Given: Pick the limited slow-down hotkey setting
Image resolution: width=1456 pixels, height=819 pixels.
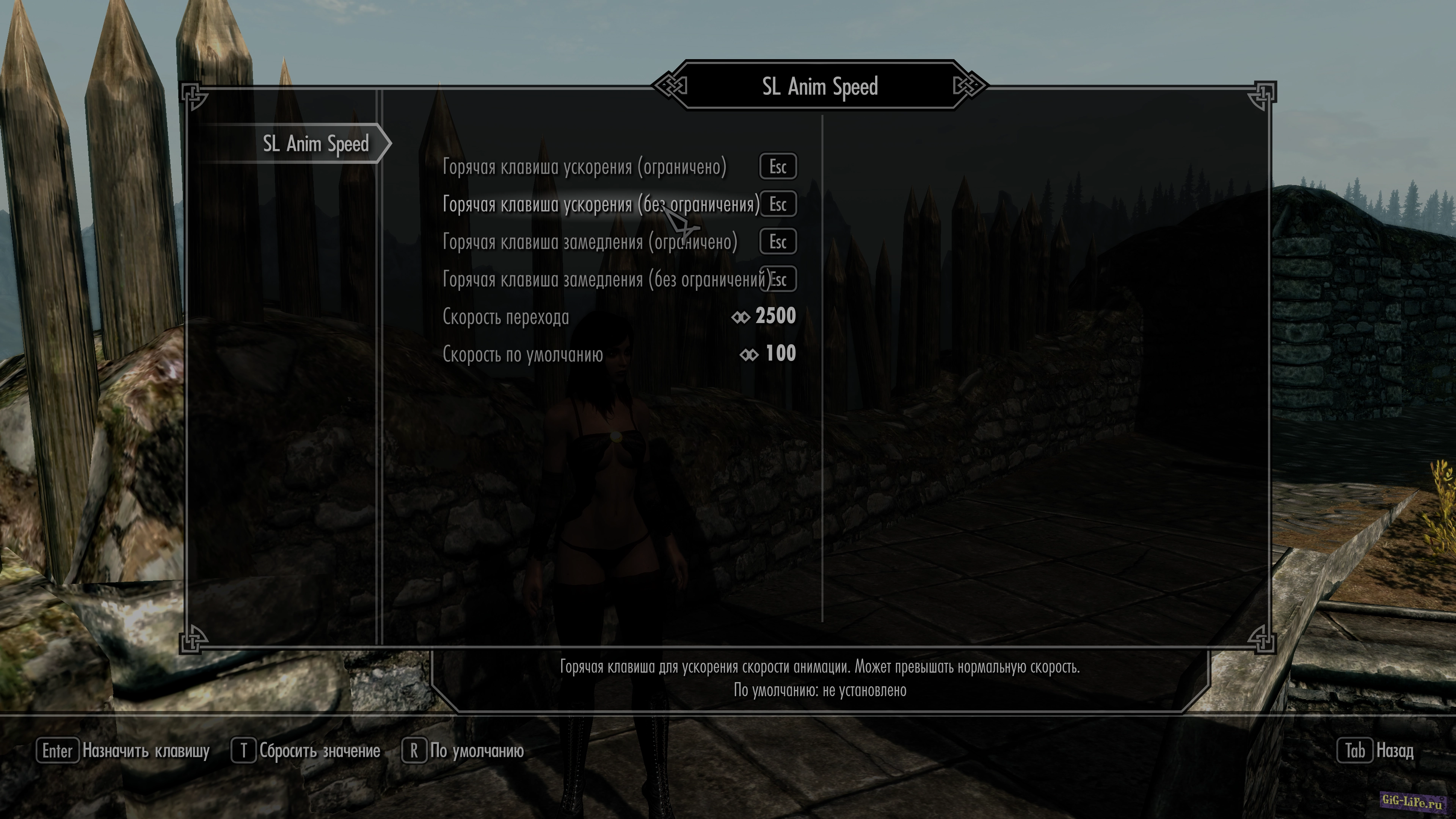Looking at the screenshot, I should (590, 242).
